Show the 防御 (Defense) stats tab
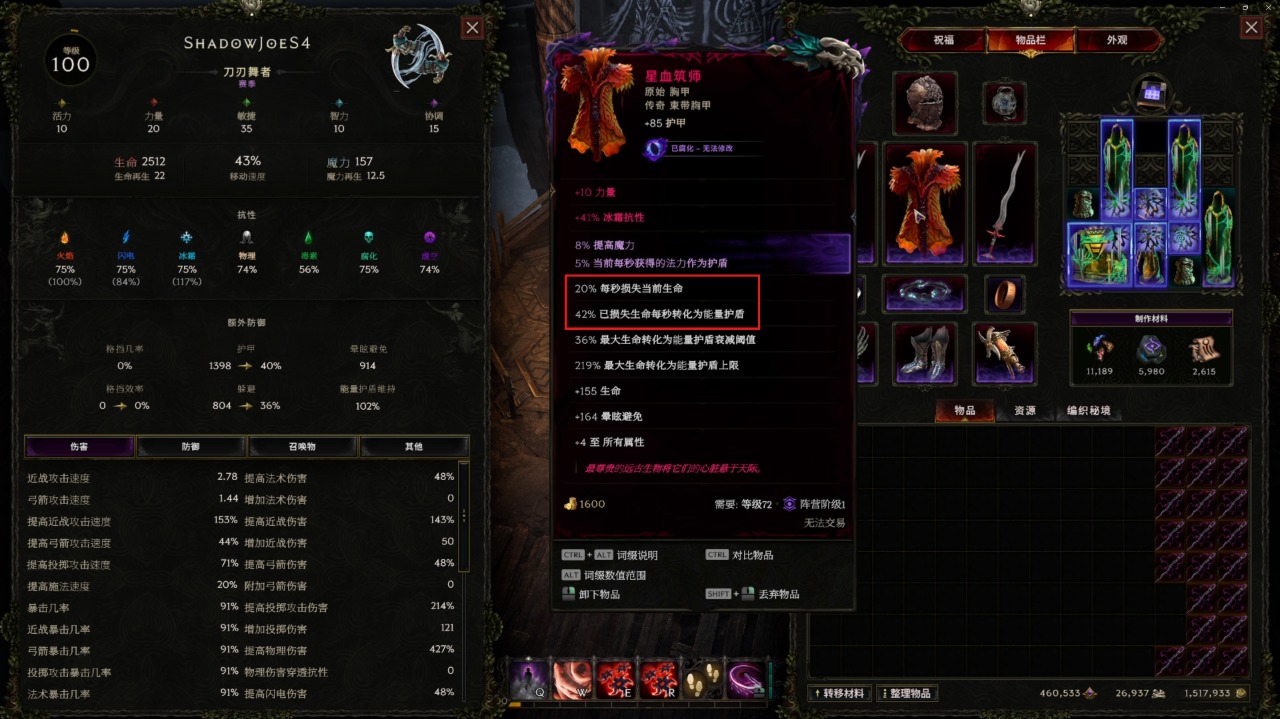The image size is (1280, 719). [x=190, y=447]
